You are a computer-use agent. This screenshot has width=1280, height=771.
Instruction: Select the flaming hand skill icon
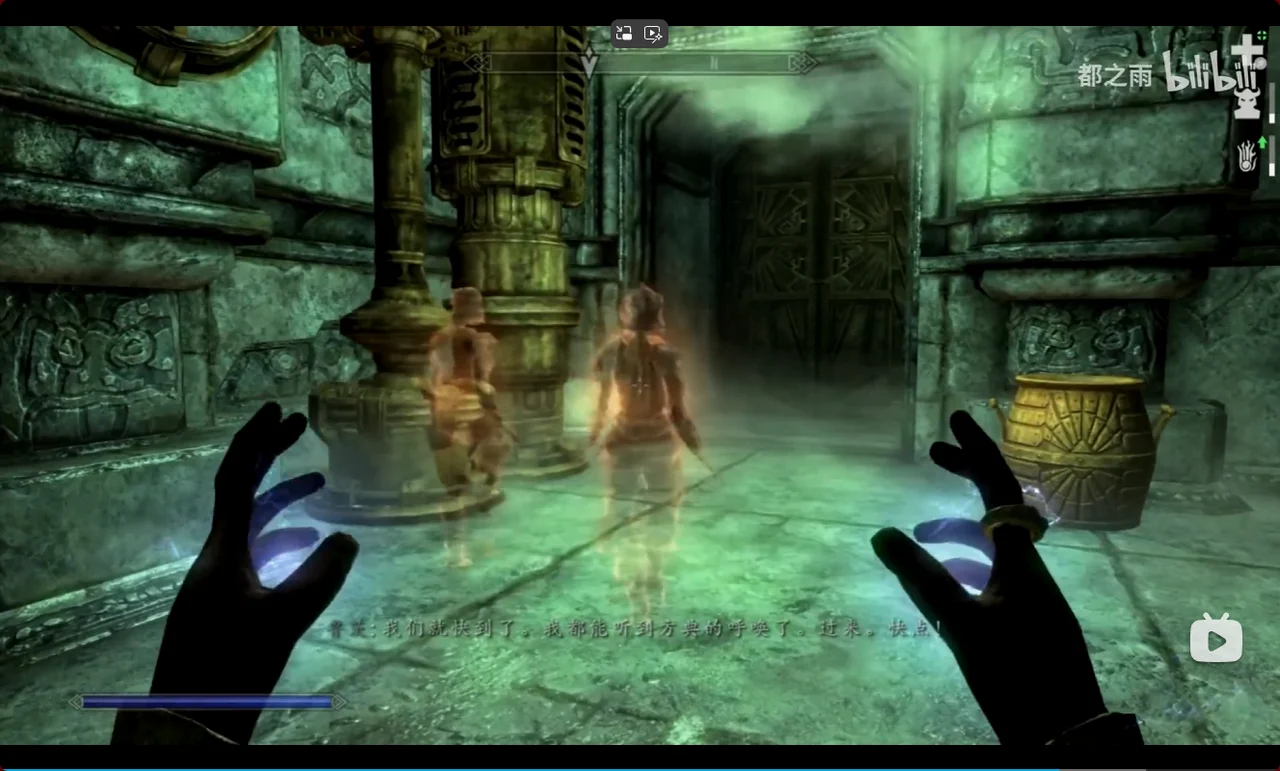[x=1246, y=157]
